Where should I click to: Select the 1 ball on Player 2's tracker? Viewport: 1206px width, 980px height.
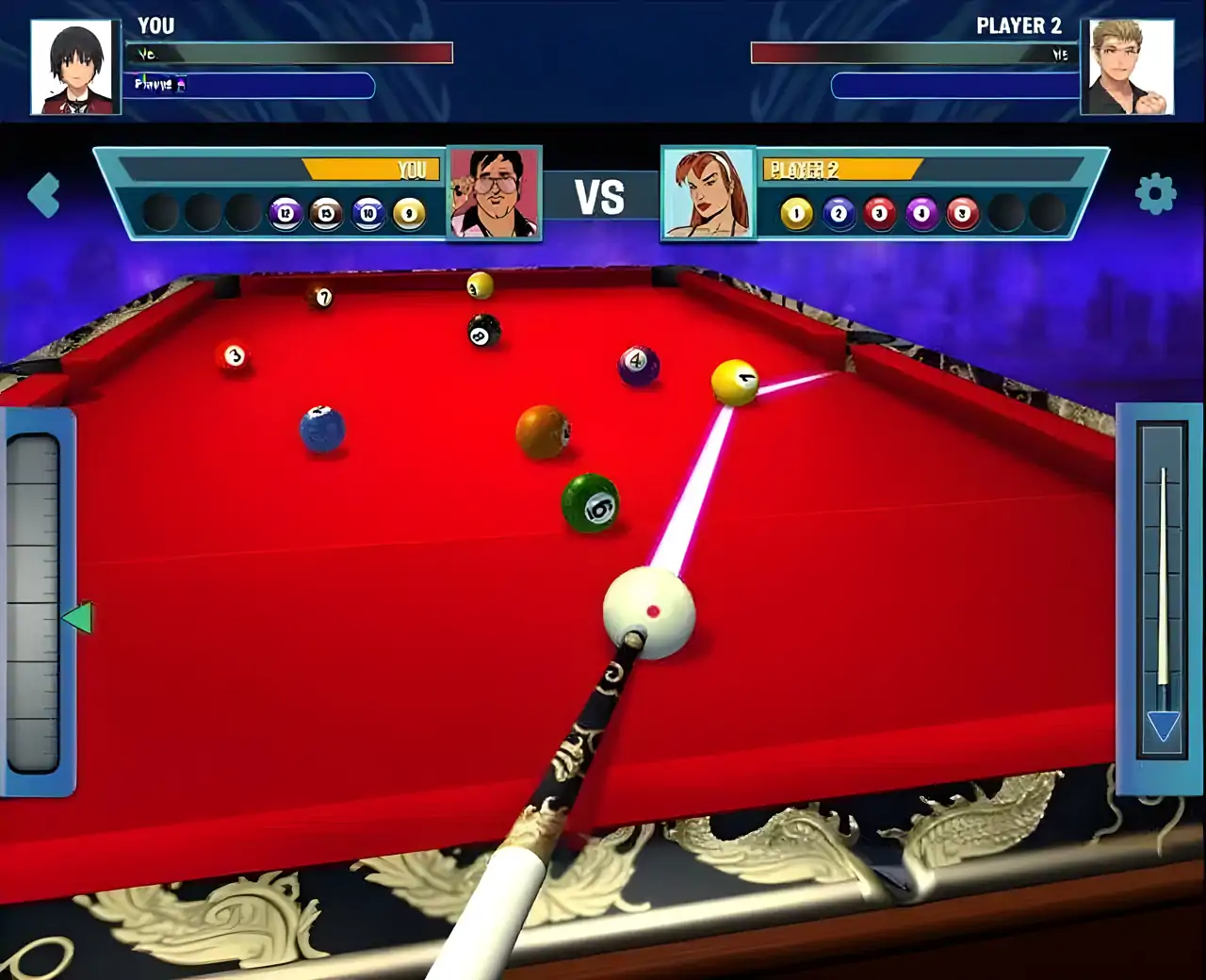point(796,213)
